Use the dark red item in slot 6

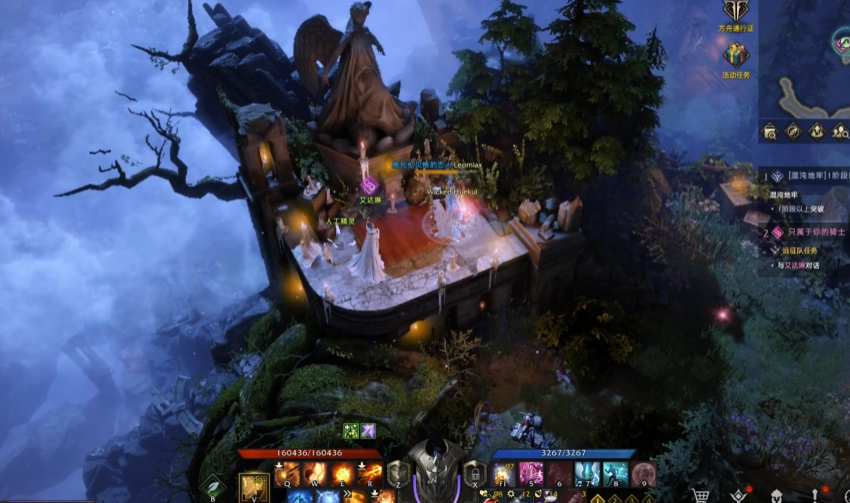pos(559,474)
